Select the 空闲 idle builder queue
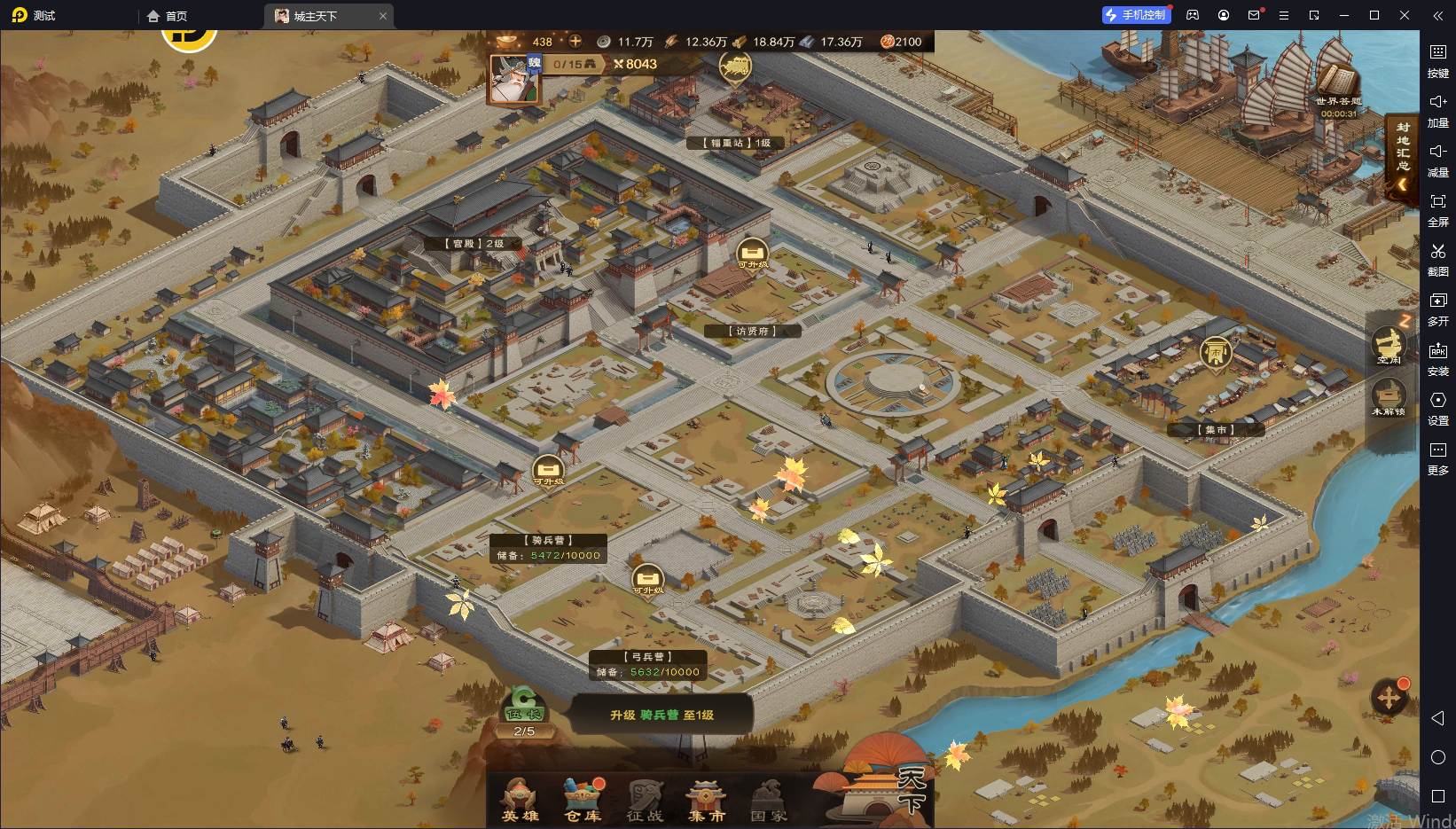This screenshot has height=829, width=1456. [x=1389, y=346]
